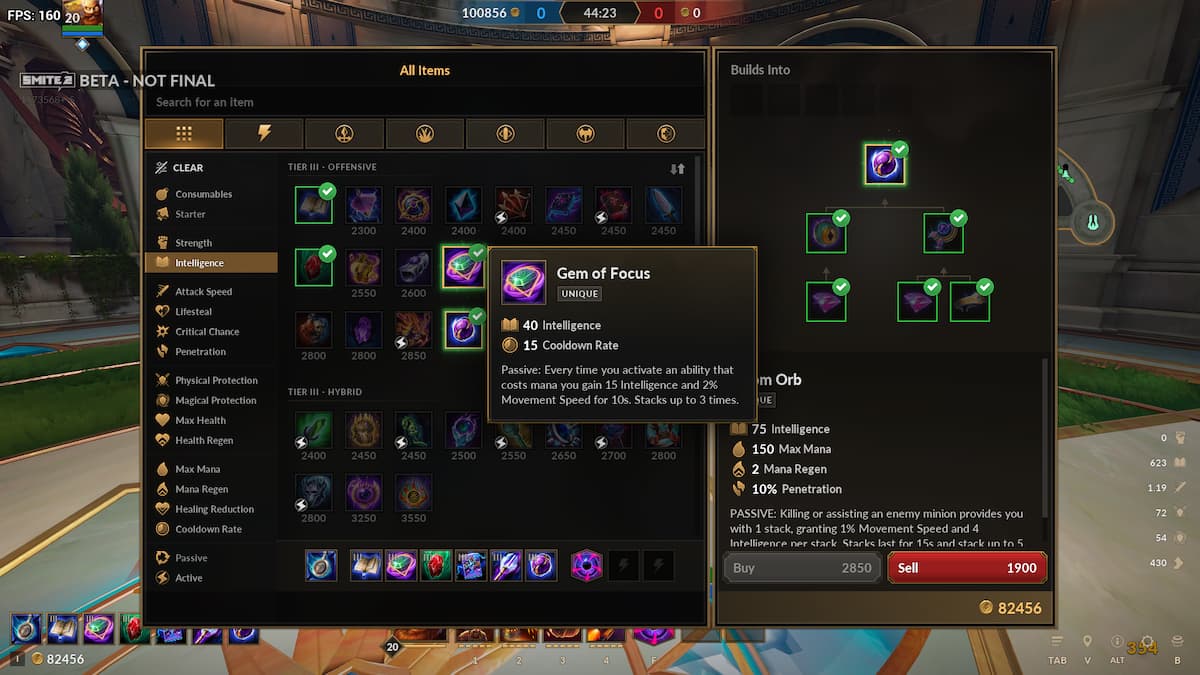Filter by Consumables
The image size is (1200, 675).
pos(203,194)
